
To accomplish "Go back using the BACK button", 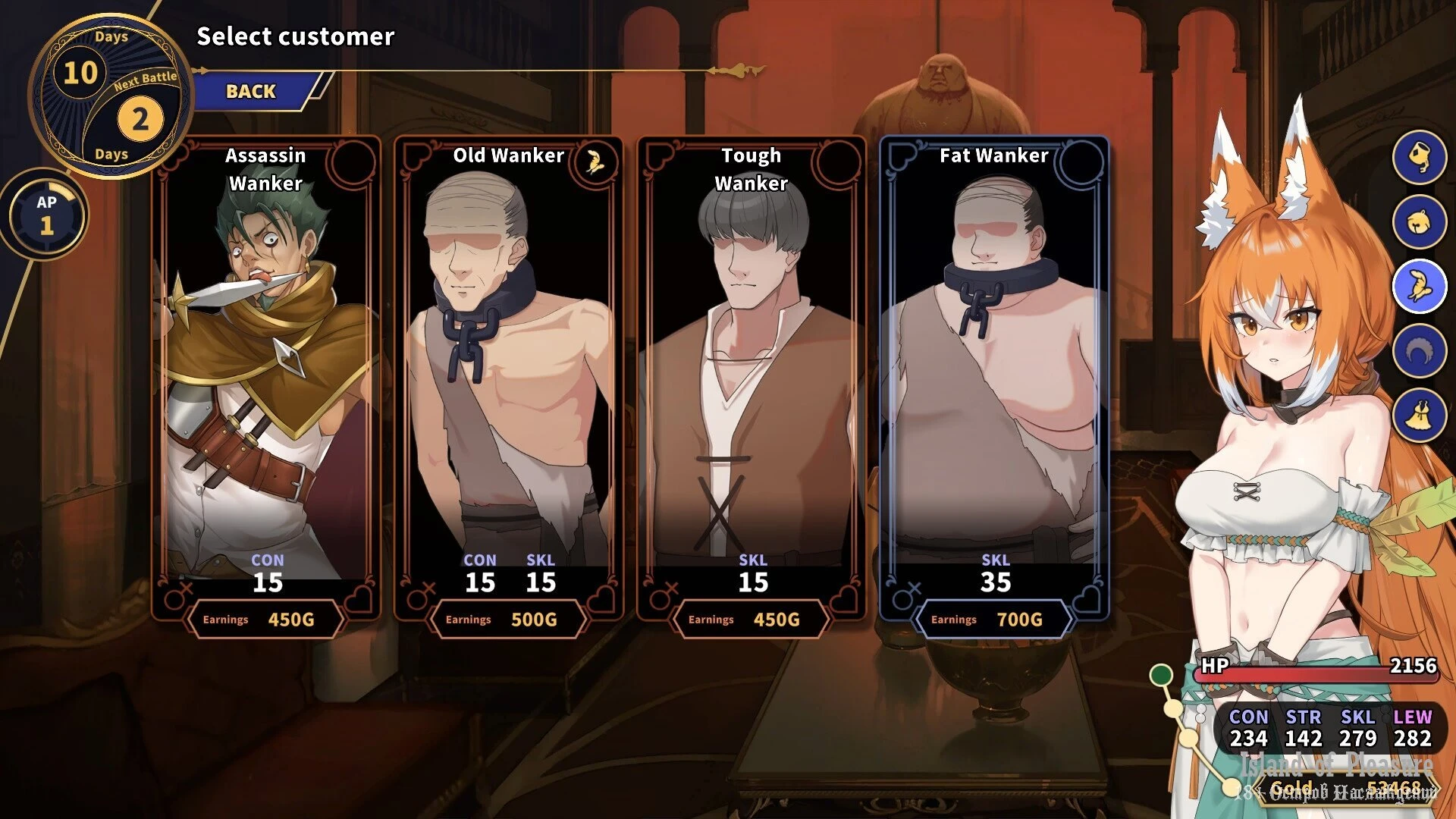I will coord(252,92).
